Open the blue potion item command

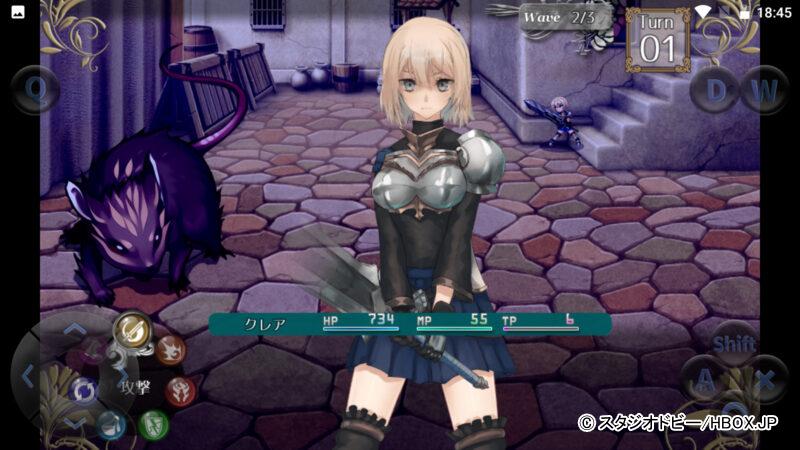click(112, 425)
